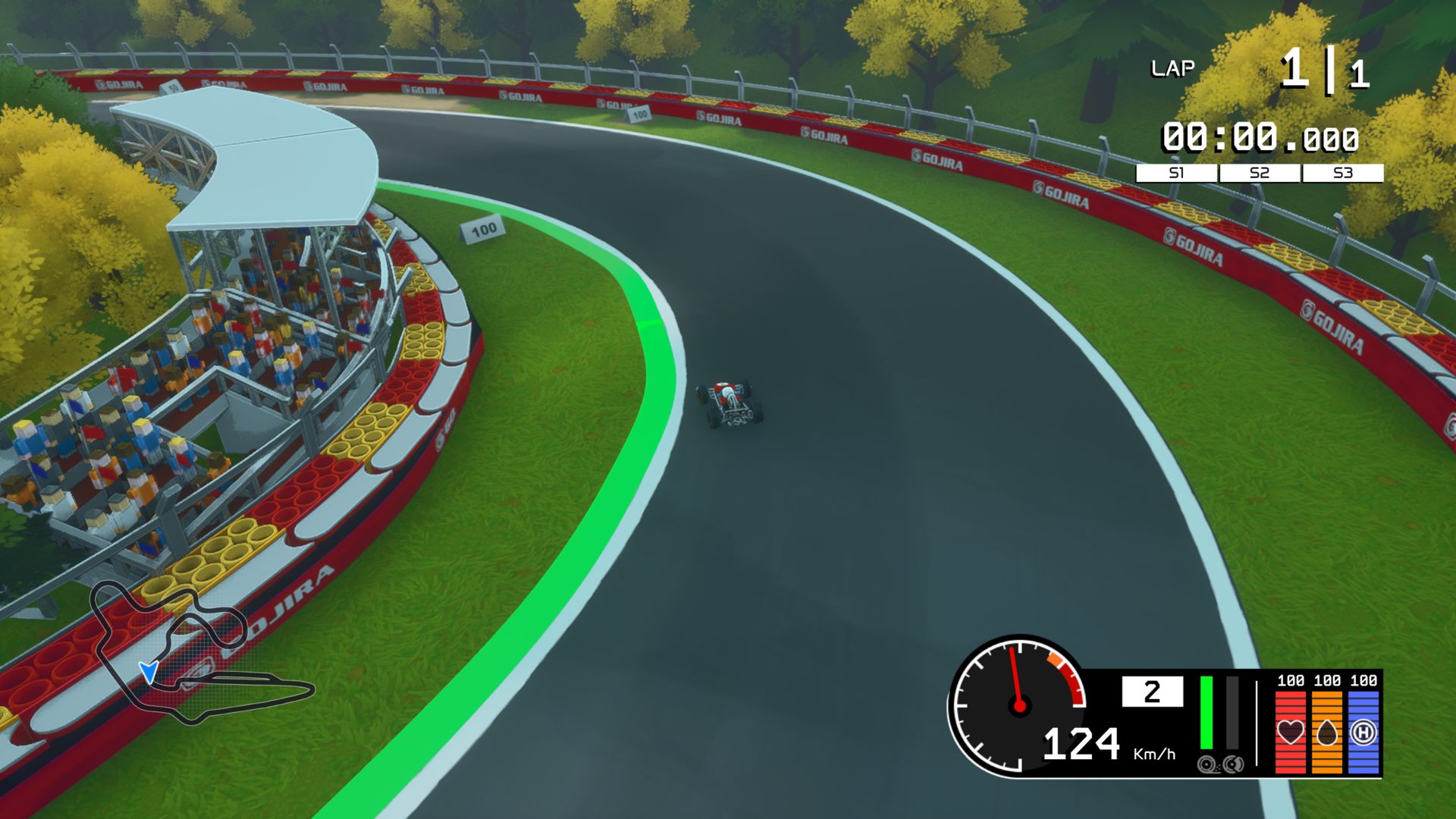1456x819 pixels.
Task: Click the red heart damage icon
Action: click(1291, 732)
